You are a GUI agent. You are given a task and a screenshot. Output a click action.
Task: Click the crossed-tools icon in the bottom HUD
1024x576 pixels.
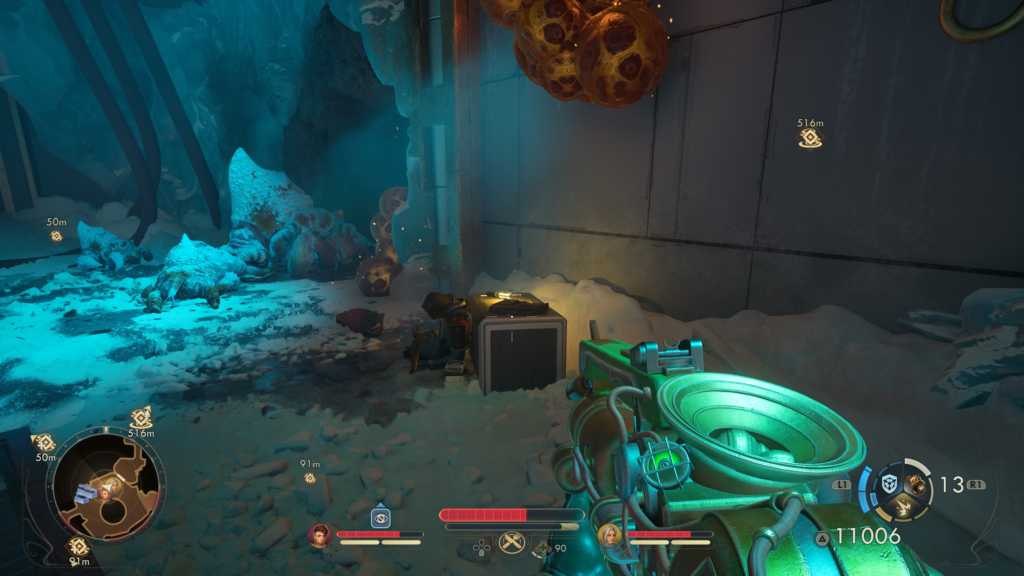click(512, 542)
